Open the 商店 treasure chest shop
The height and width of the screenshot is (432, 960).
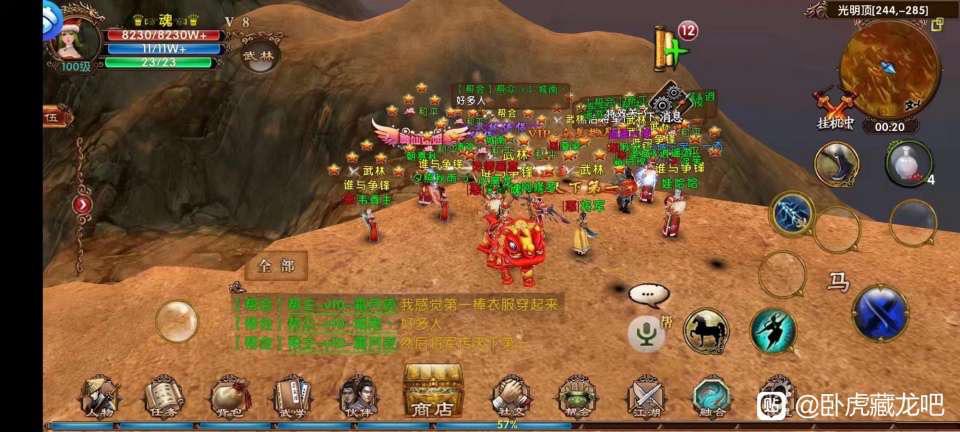(x=433, y=391)
